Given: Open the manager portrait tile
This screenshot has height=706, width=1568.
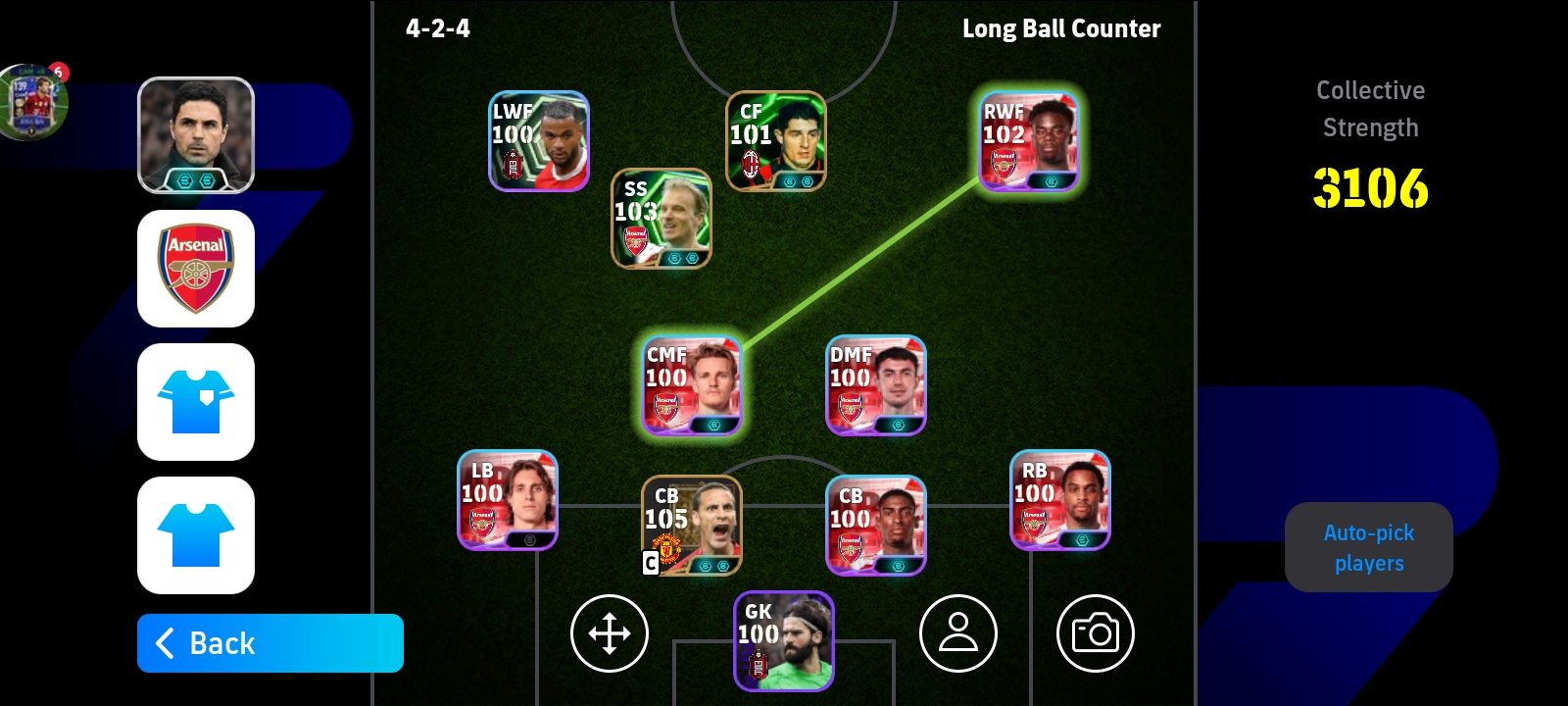Looking at the screenshot, I should tap(196, 135).
